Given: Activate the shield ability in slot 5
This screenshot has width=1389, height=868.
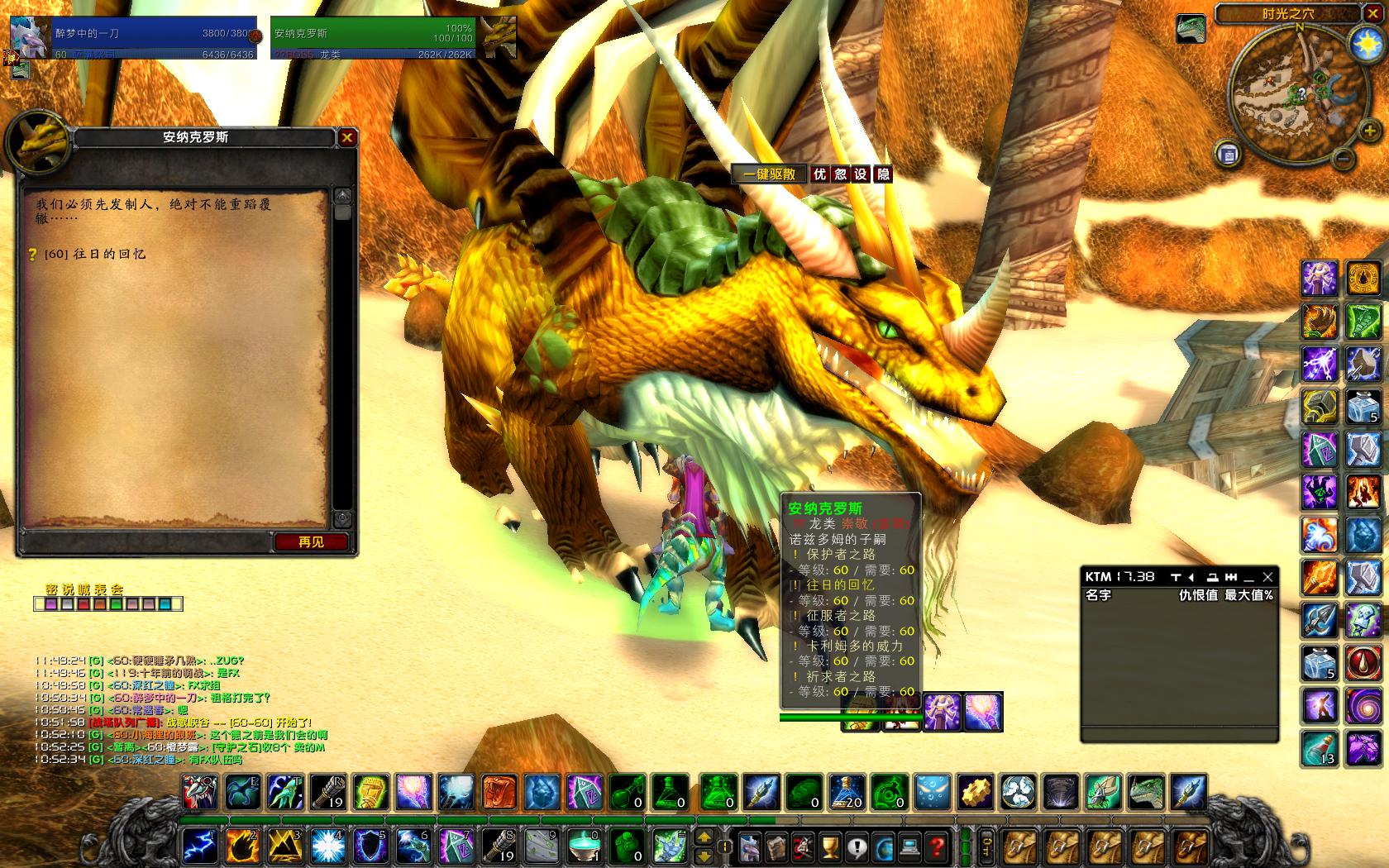Looking at the screenshot, I should [370, 845].
